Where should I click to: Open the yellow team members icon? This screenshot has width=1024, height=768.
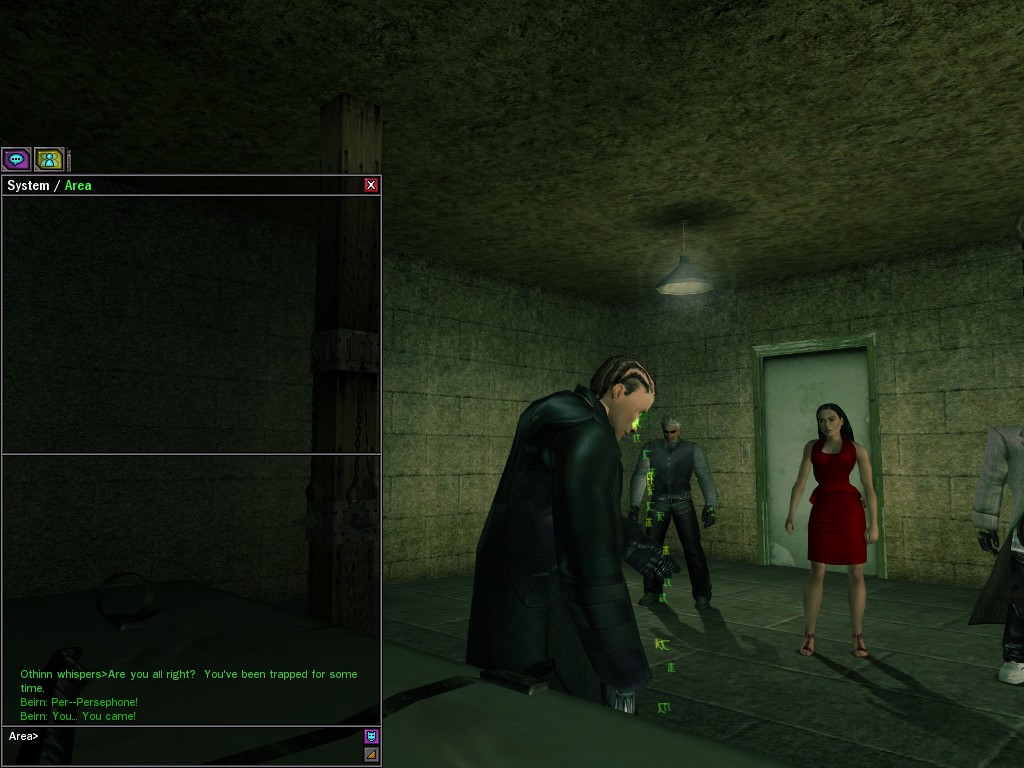coord(49,159)
